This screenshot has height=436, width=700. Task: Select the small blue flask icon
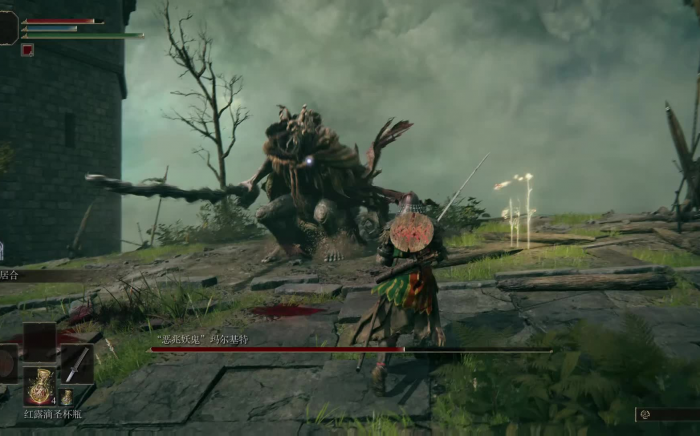[67, 396]
